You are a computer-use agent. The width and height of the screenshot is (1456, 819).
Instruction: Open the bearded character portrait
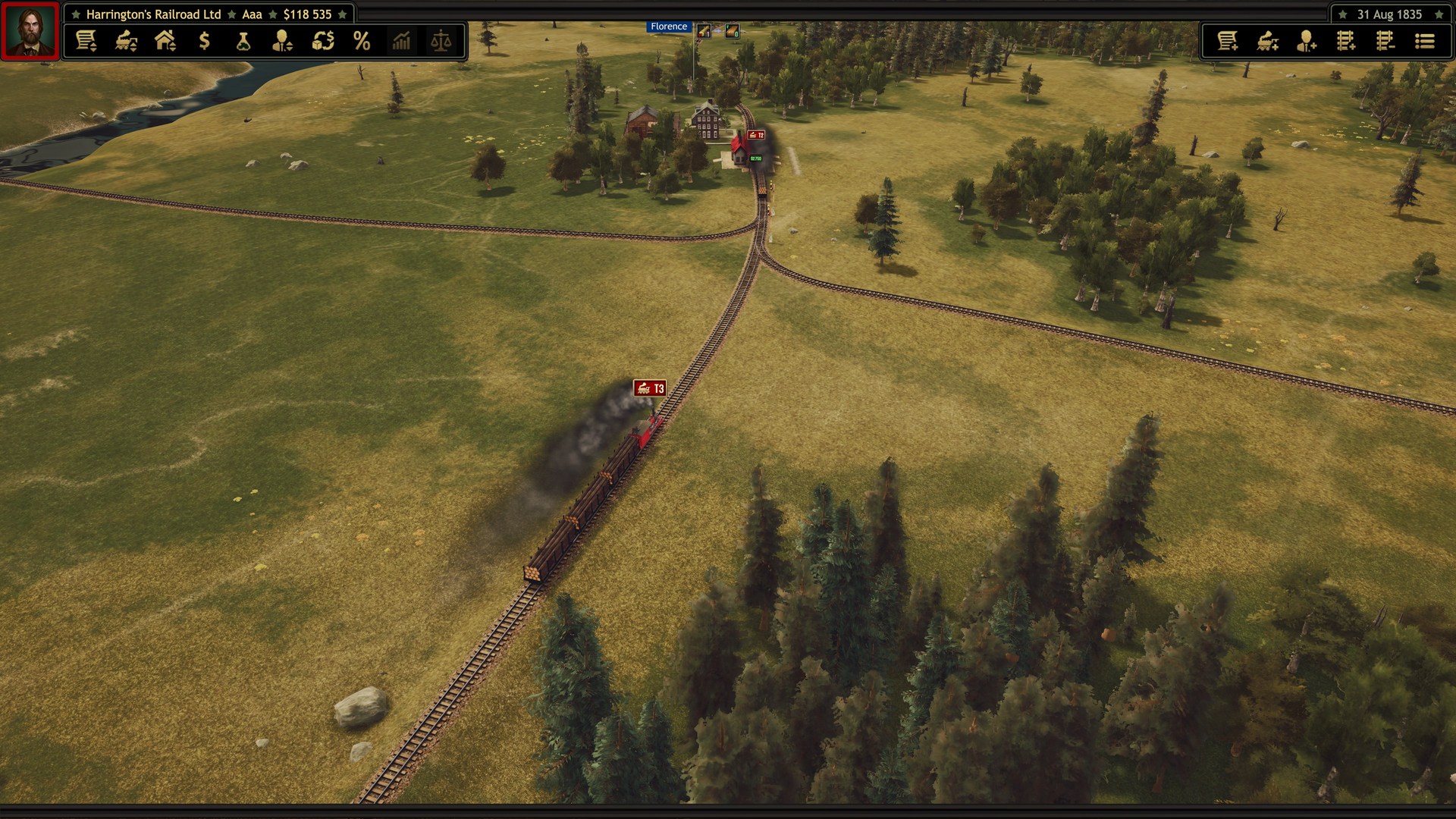[30, 30]
